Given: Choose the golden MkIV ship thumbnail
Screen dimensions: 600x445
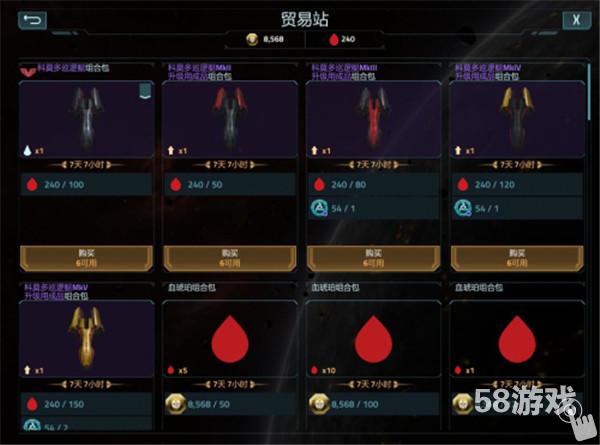Looking at the screenshot, I should (x=516, y=117).
